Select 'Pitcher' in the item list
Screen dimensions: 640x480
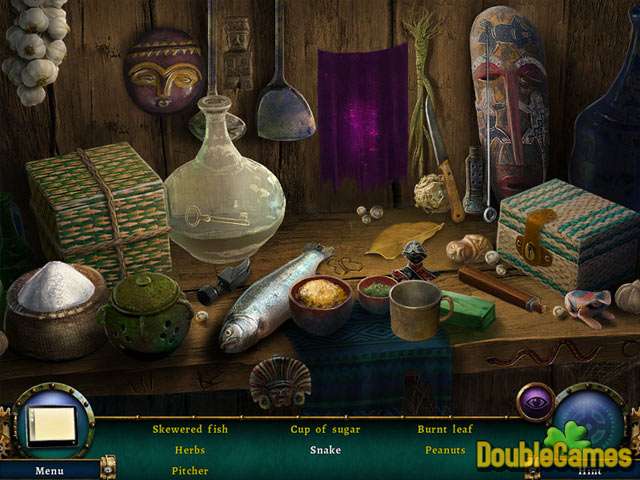point(190,470)
